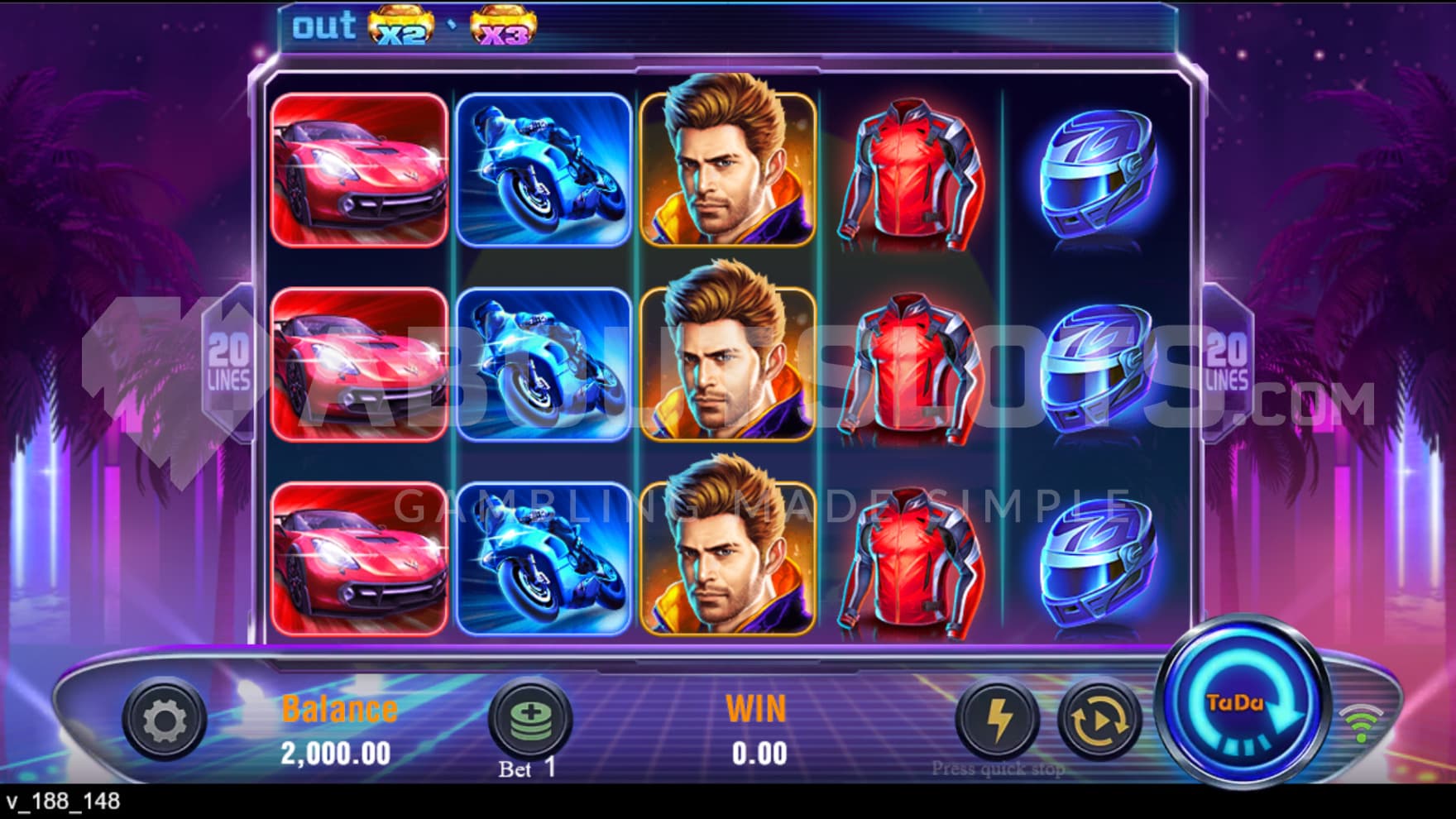Turn on auto-spin mode
The height and width of the screenshot is (819, 1456).
(x=1099, y=720)
